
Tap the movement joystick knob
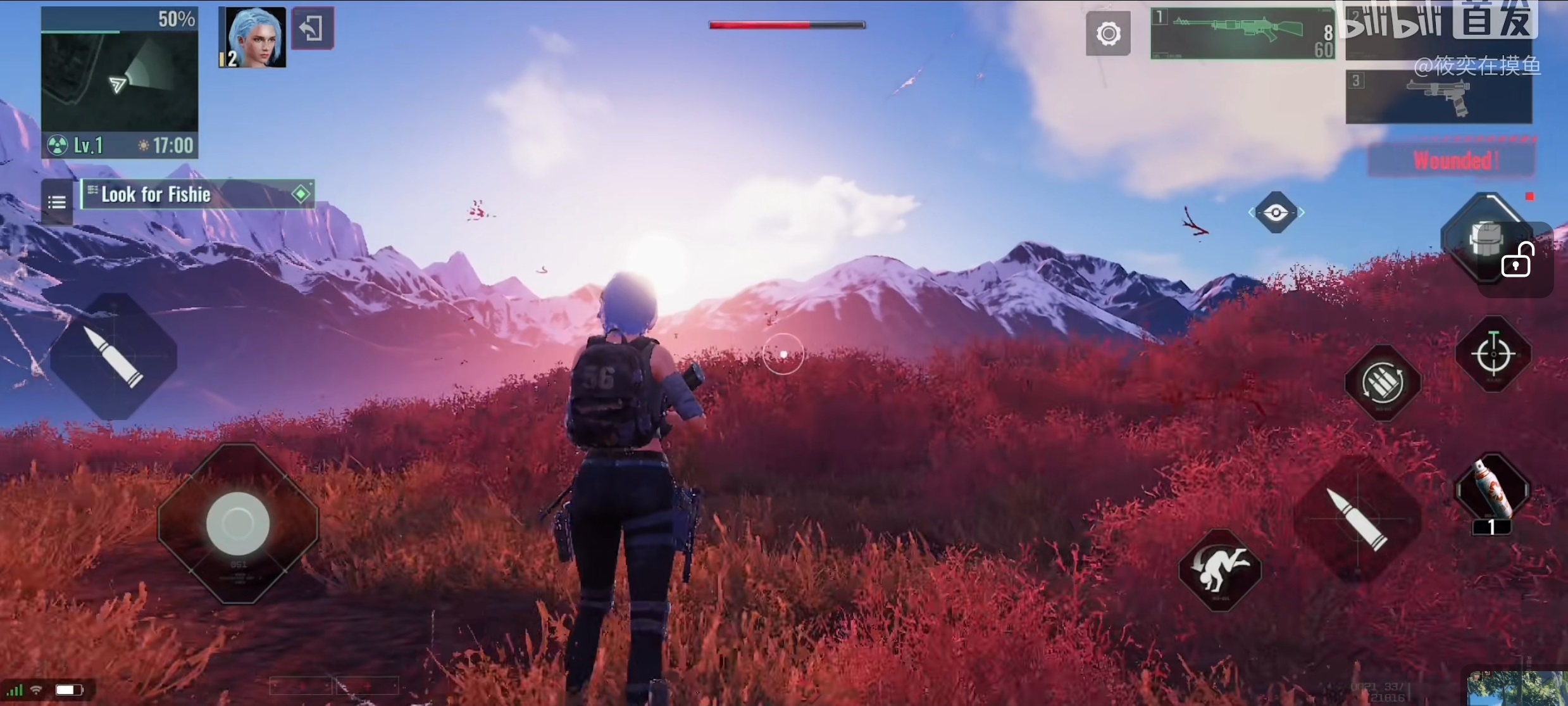(x=238, y=524)
